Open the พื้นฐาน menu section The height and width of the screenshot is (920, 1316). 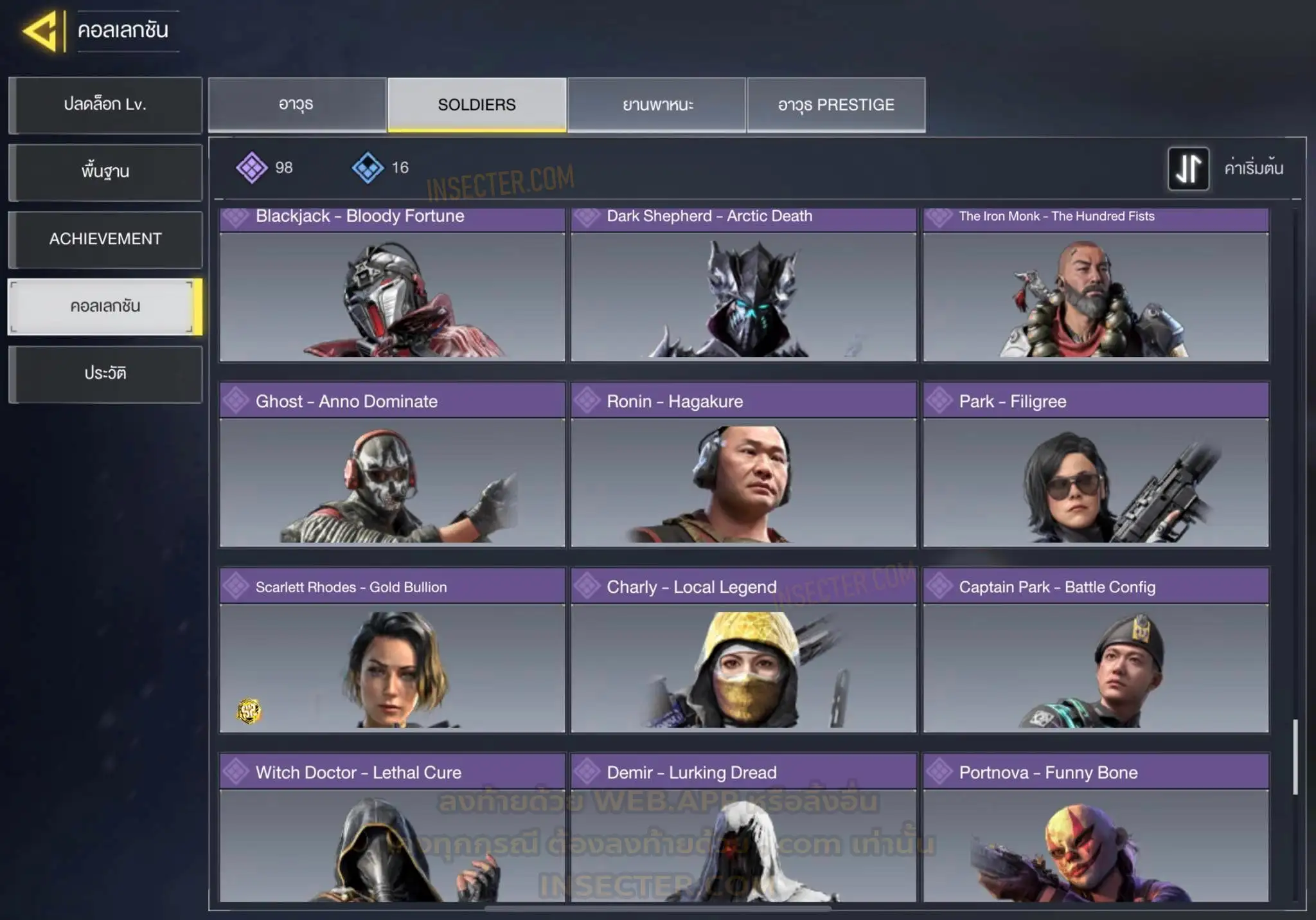(x=105, y=172)
